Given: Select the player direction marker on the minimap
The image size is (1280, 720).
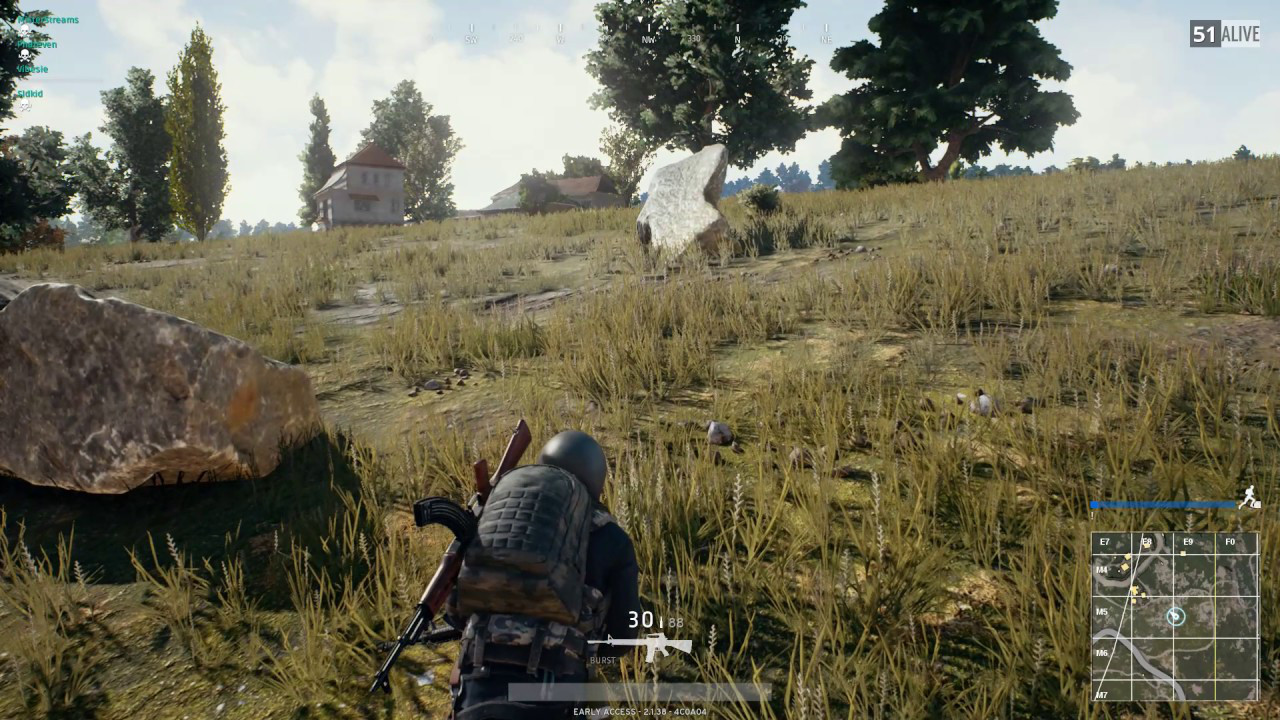Looking at the screenshot, I should 1175,616.
